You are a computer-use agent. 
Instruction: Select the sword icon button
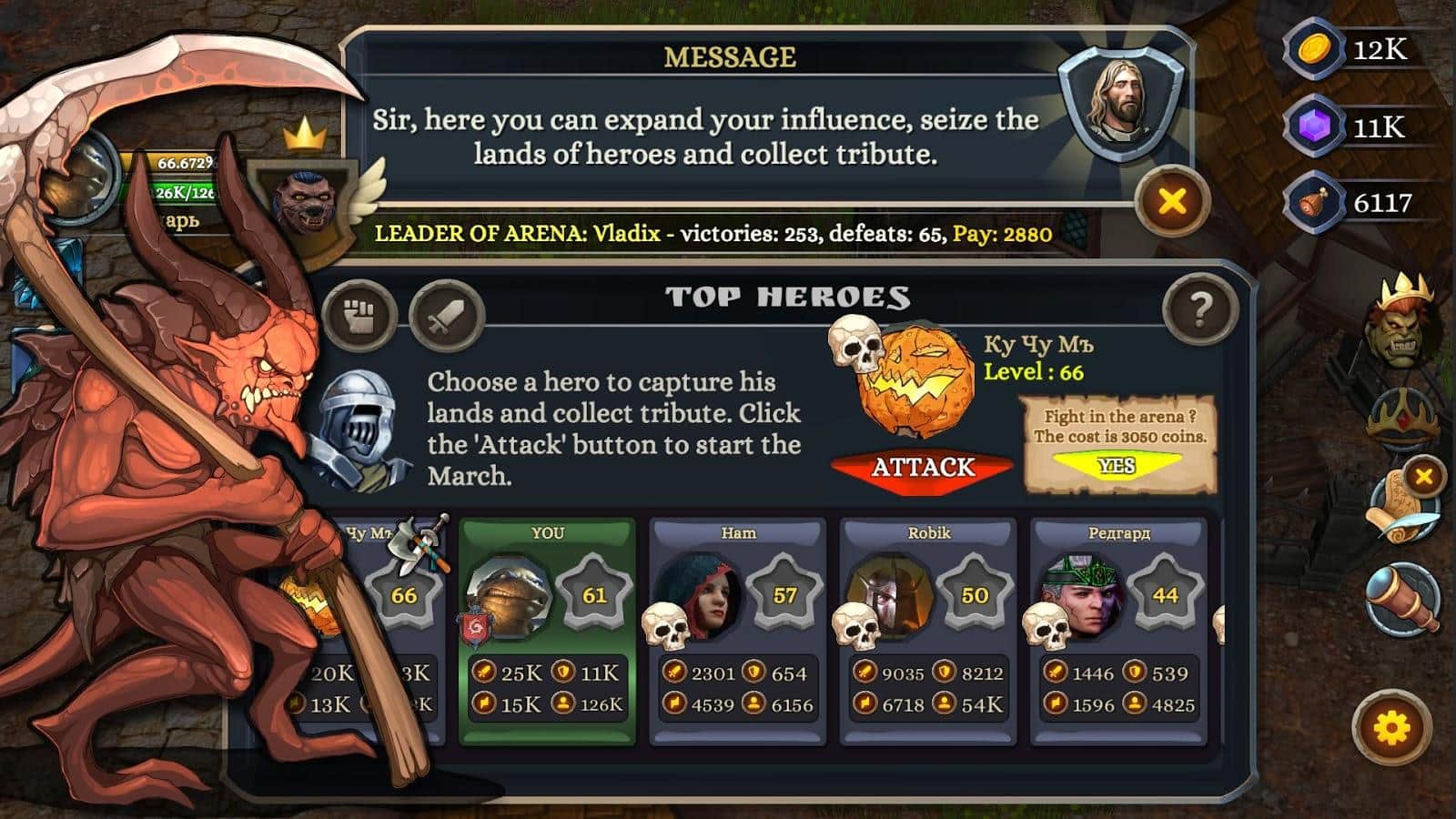click(446, 316)
